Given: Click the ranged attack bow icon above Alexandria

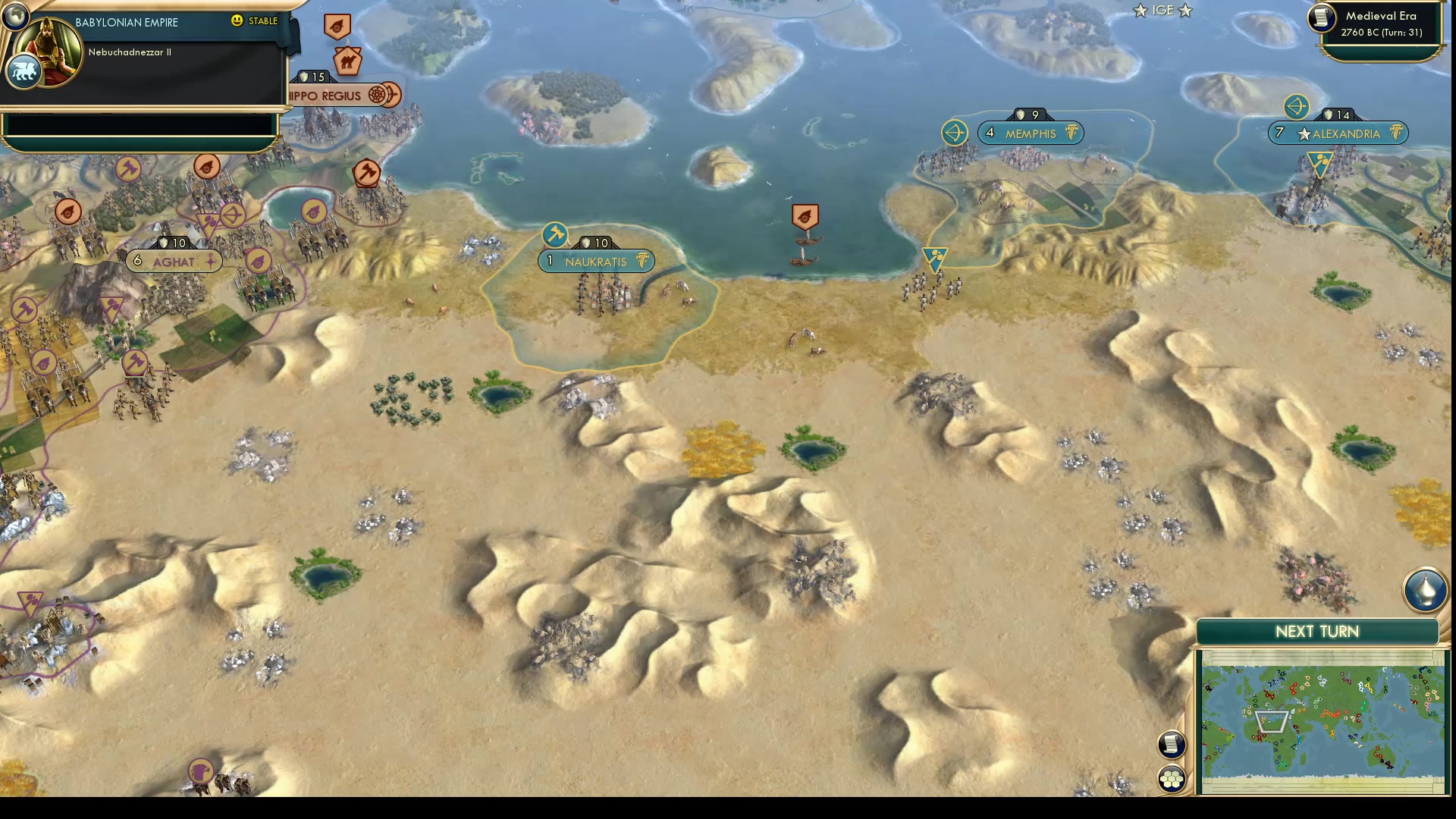Looking at the screenshot, I should pyautogui.click(x=1297, y=108).
